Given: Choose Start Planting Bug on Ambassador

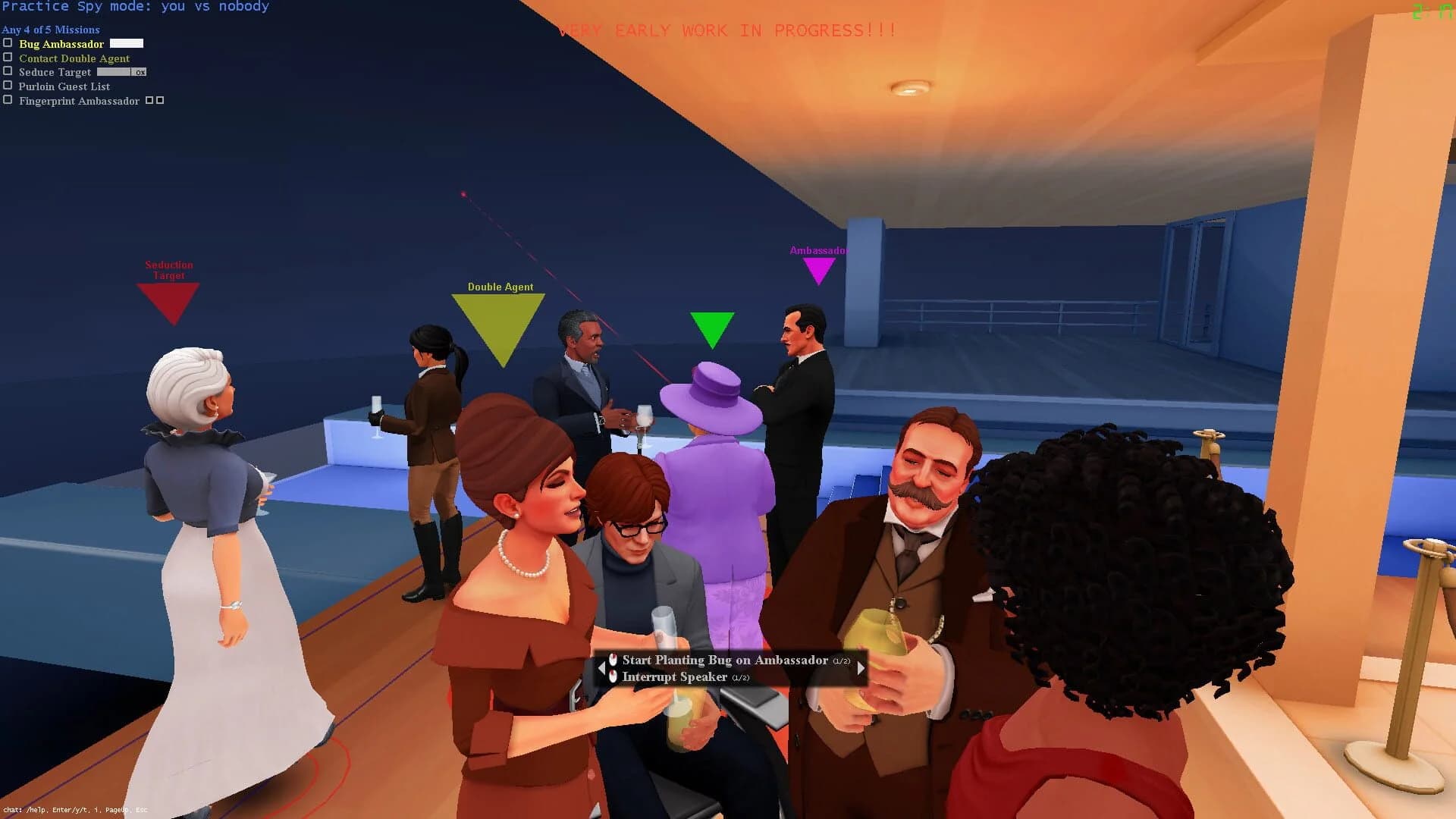Looking at the screenshot, I should point(723,660).
